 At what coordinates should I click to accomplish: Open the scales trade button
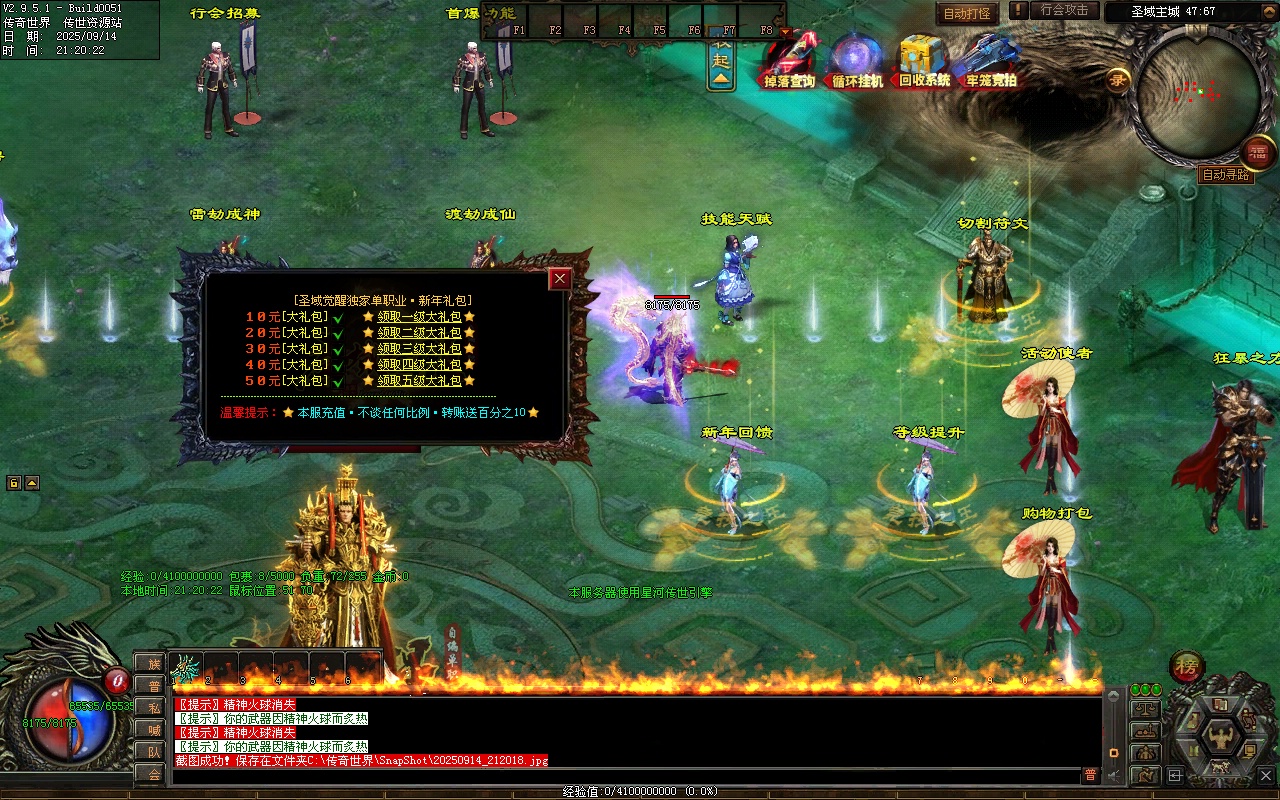tap(1145, 709)
